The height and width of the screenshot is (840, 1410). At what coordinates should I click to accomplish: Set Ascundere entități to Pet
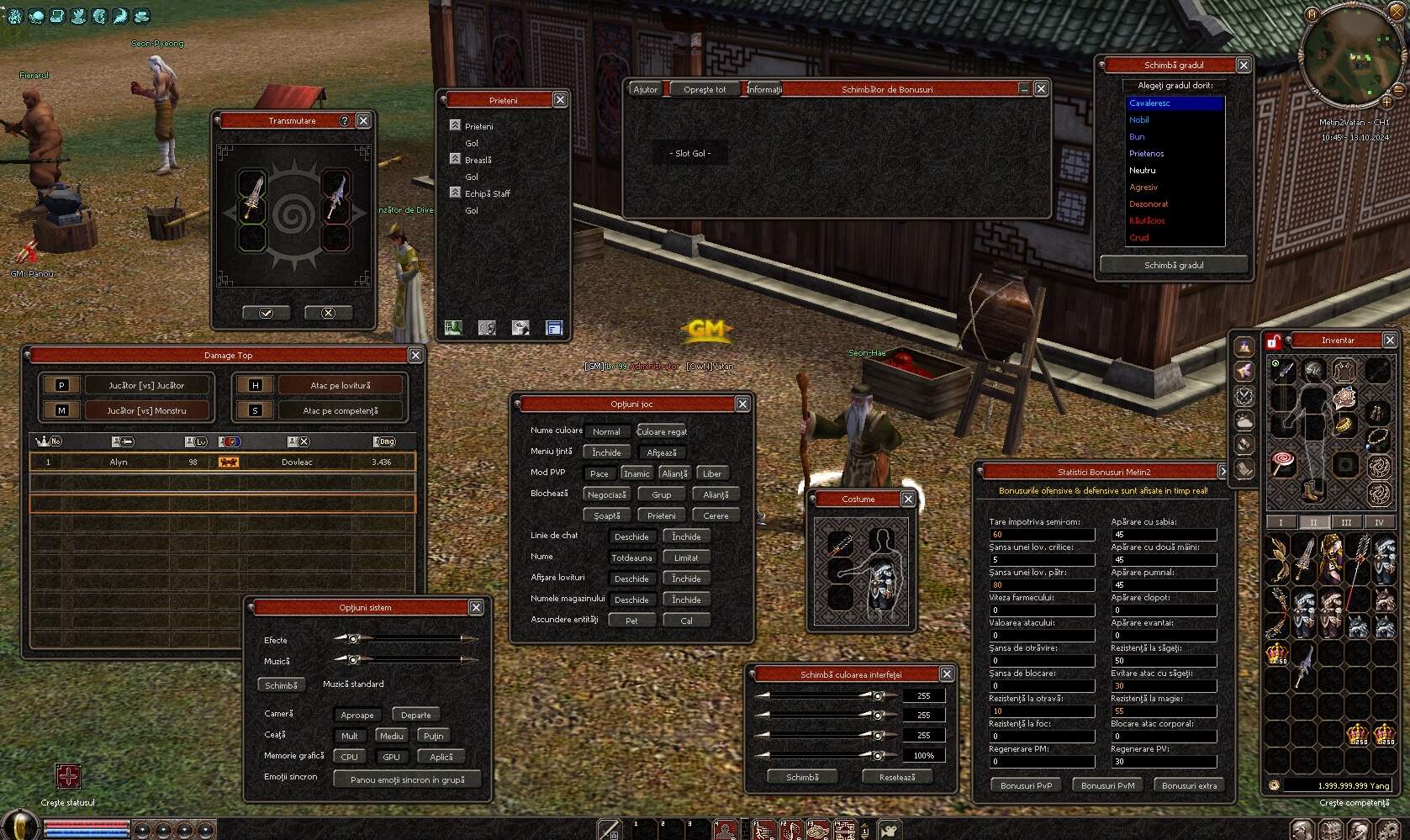click(631, 620)
